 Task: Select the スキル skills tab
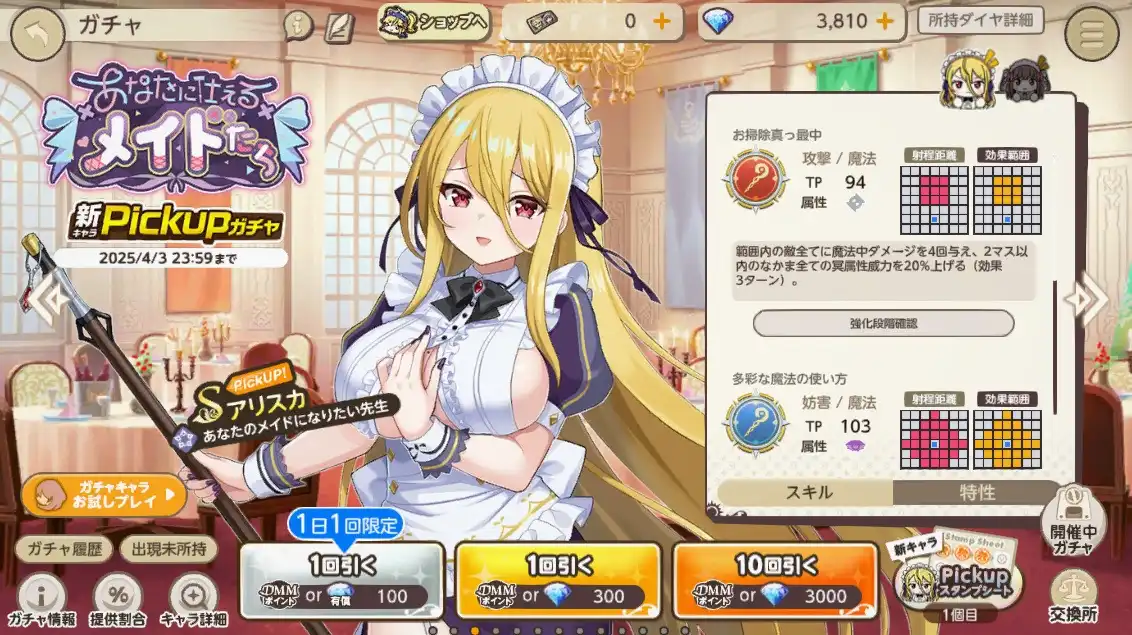[x=805, y=492]
